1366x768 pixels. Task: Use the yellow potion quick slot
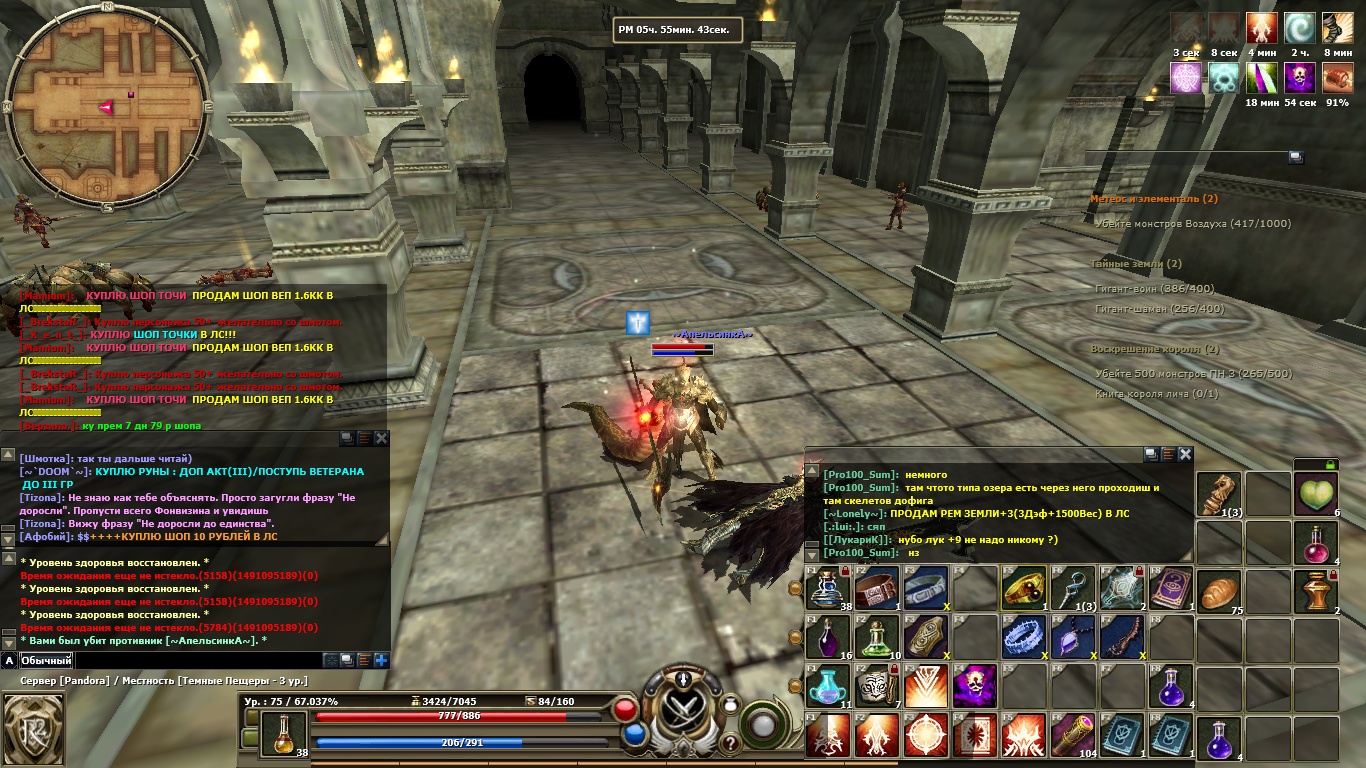(x=284, y=732)
